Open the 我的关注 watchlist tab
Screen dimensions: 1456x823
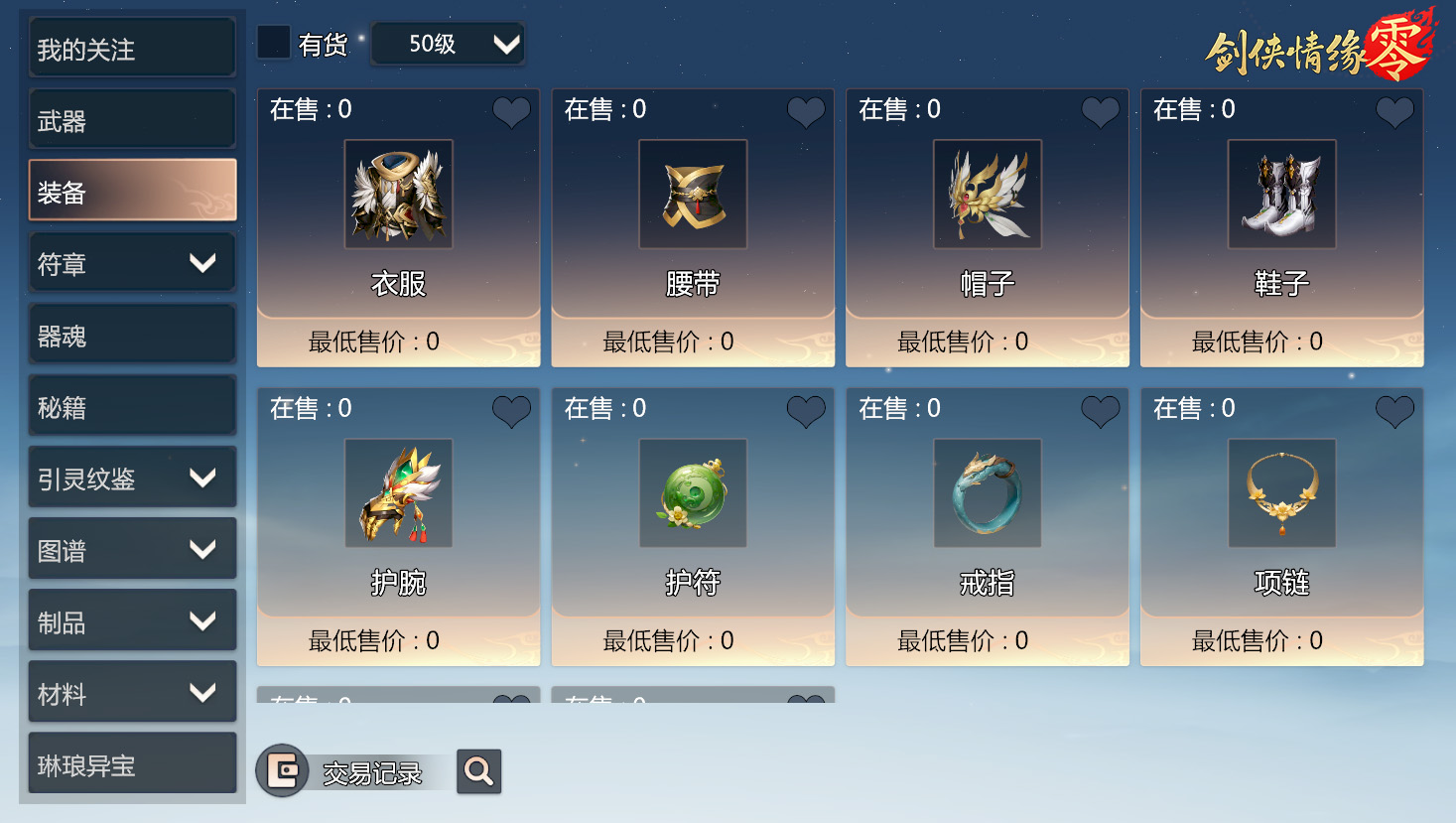tap(131, 47)
